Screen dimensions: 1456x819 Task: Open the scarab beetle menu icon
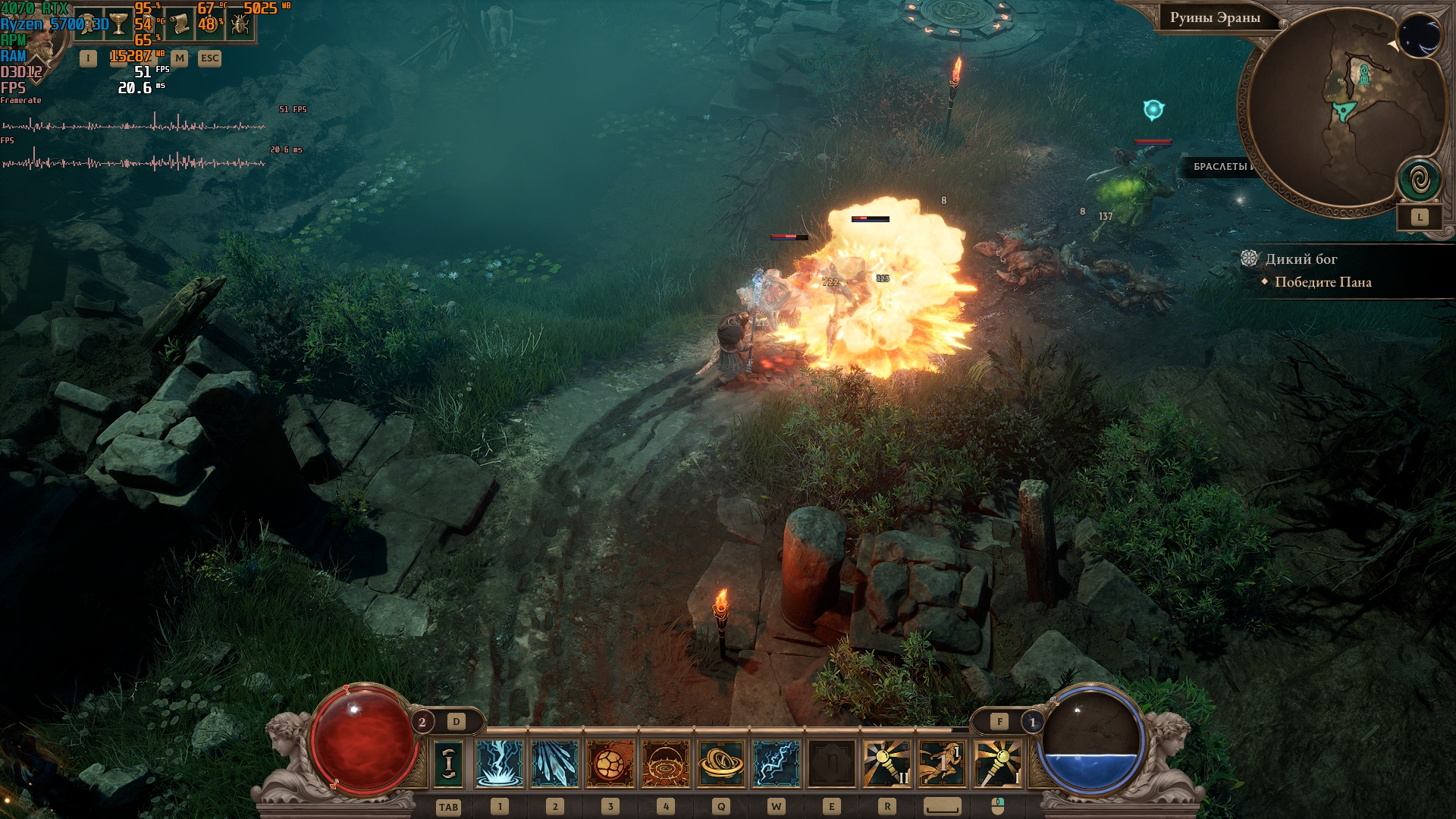240,25
